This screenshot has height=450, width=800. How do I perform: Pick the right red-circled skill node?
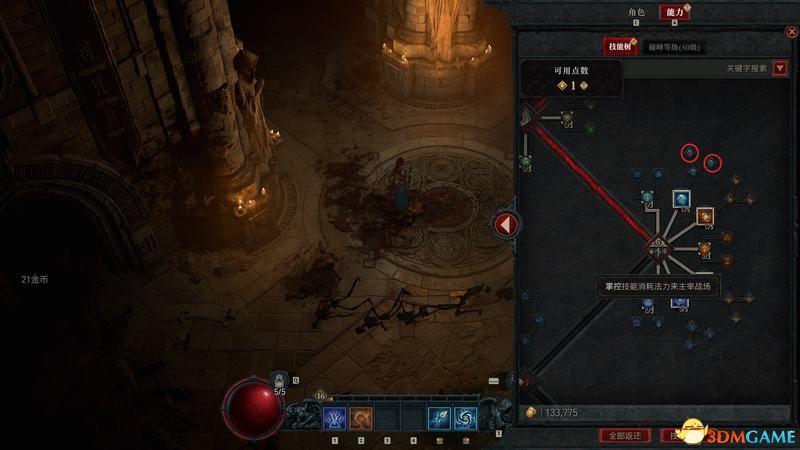[x=712, y=162]
